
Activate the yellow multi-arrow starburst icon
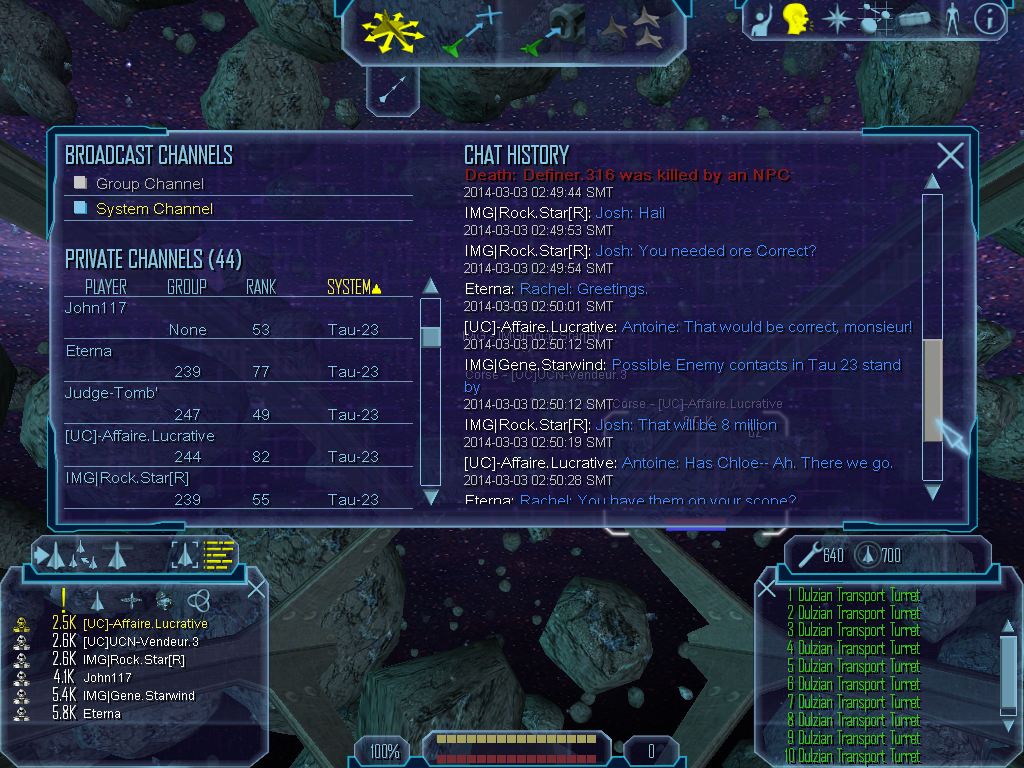[393, 28]
